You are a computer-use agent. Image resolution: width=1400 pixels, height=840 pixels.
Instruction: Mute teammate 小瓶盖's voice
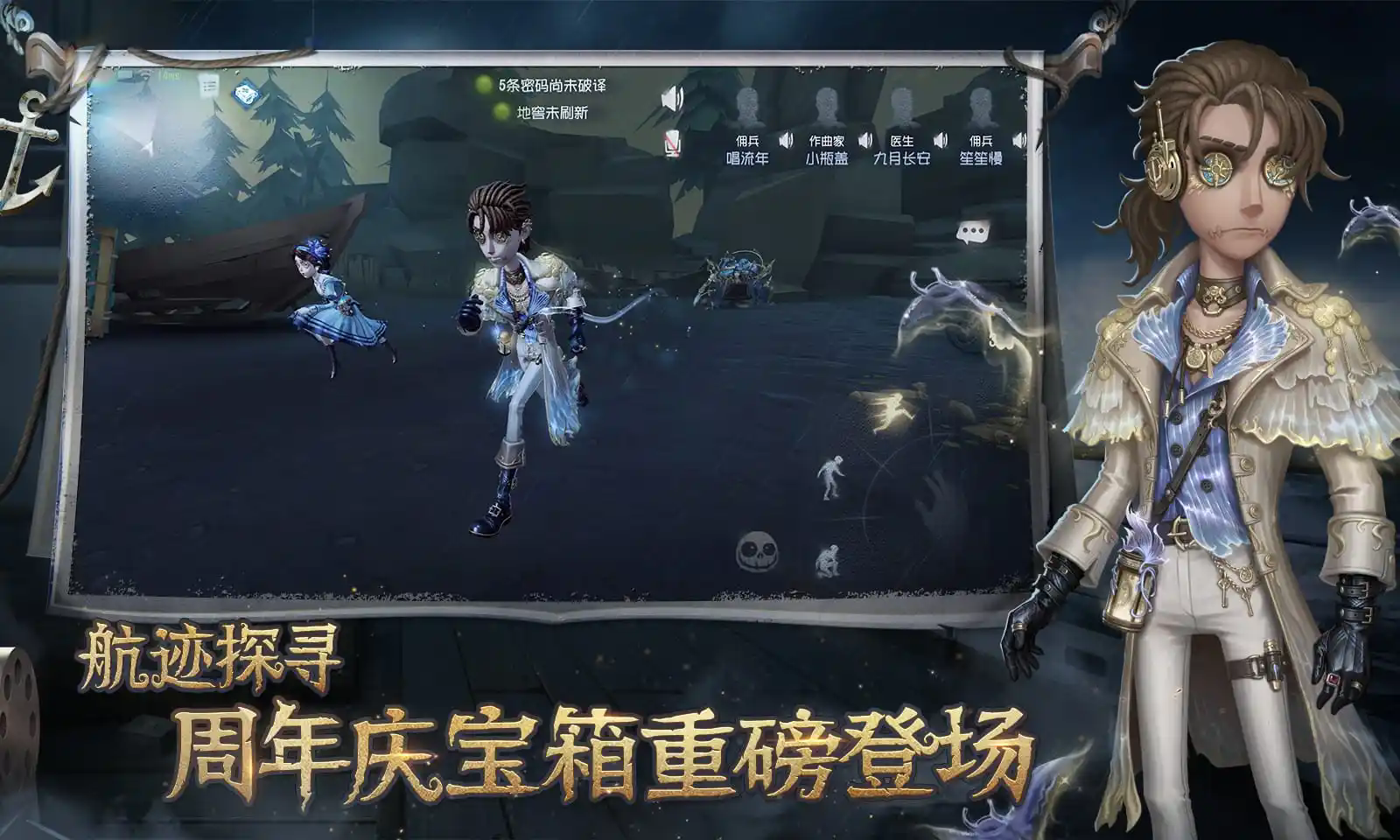point(865,142)
